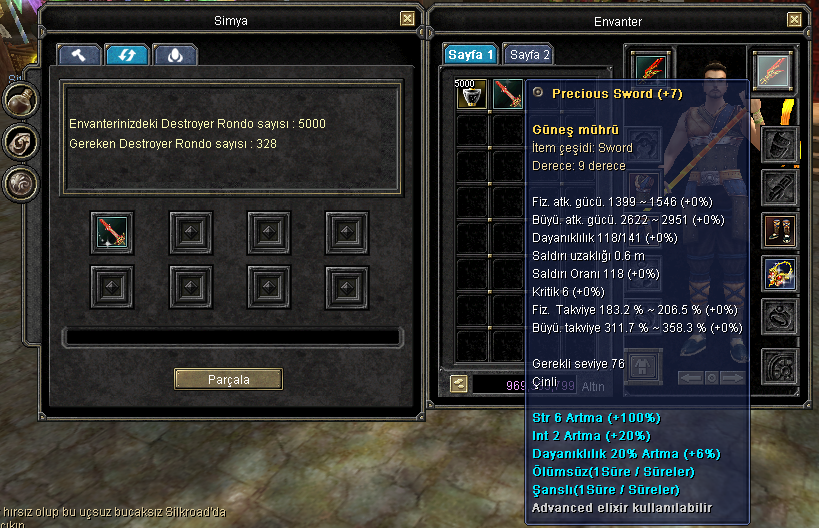
Task: Open the water-drop tab in Simya
Action: tap(175, 56)
